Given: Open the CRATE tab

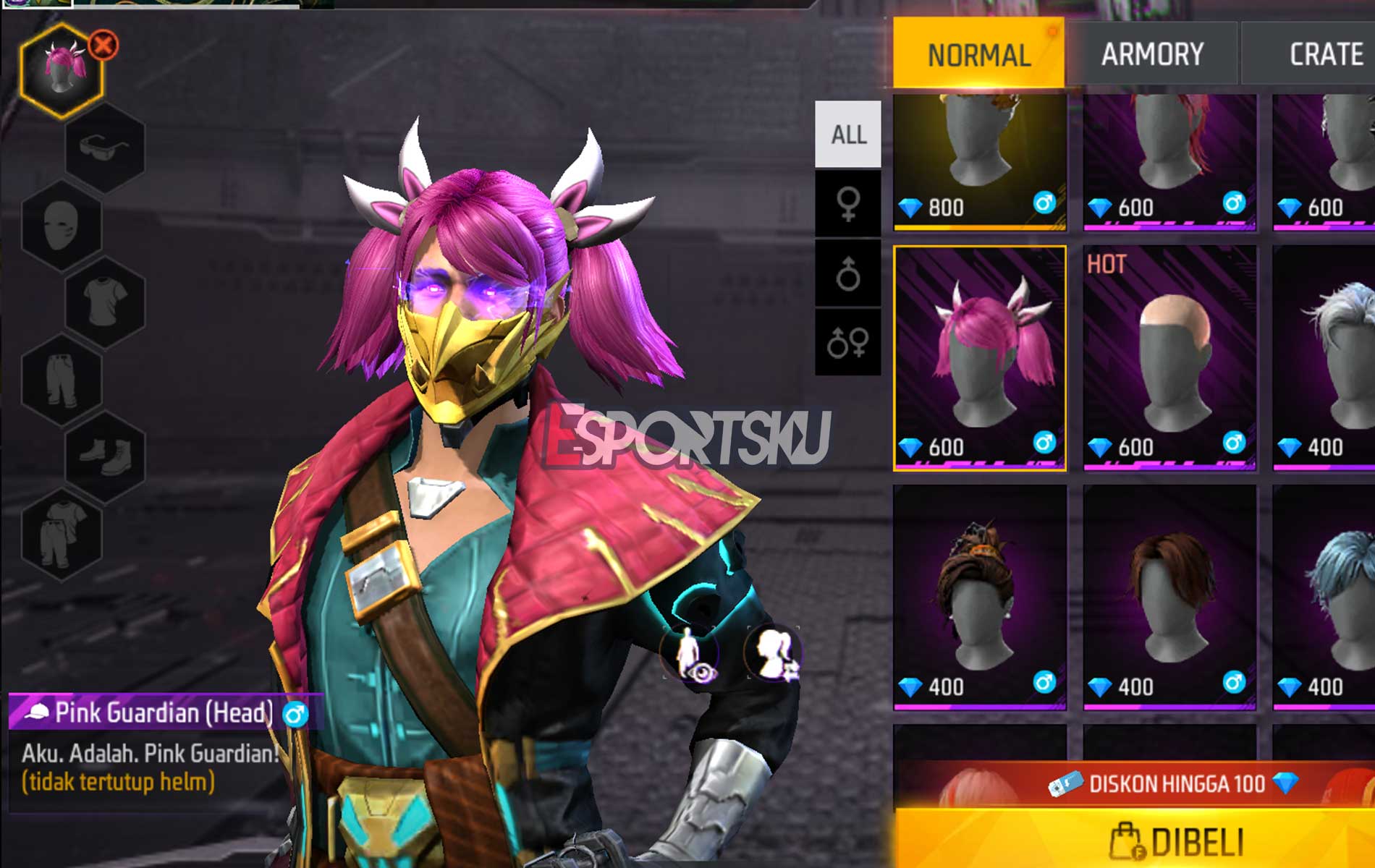Looking at the screenshot, I should tap(1328, 52).
